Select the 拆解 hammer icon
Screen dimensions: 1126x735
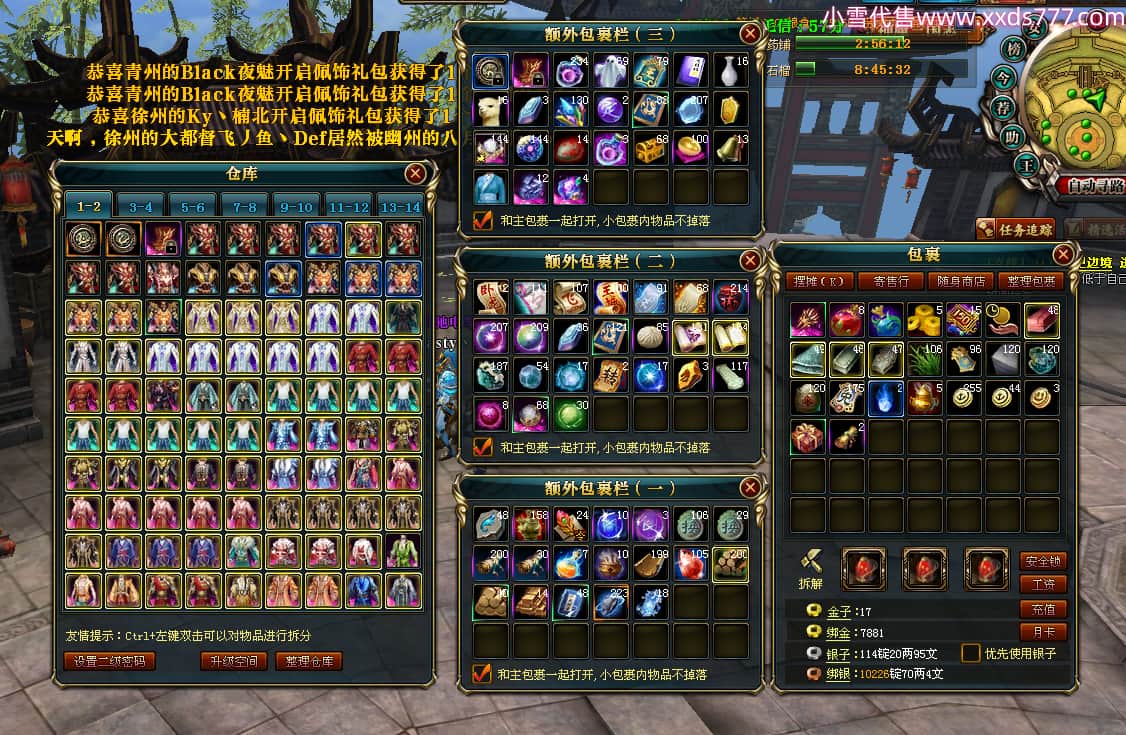click(x=810, y=564)
